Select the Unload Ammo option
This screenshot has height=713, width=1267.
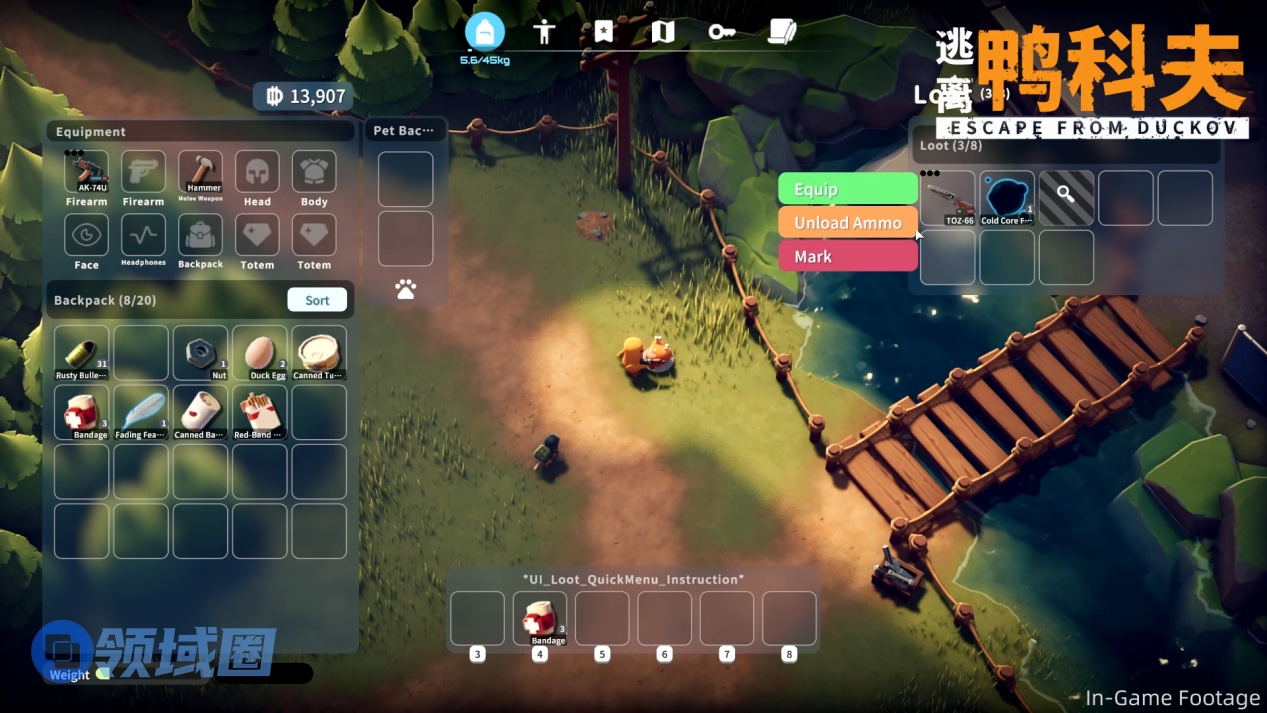coord(847,223)
